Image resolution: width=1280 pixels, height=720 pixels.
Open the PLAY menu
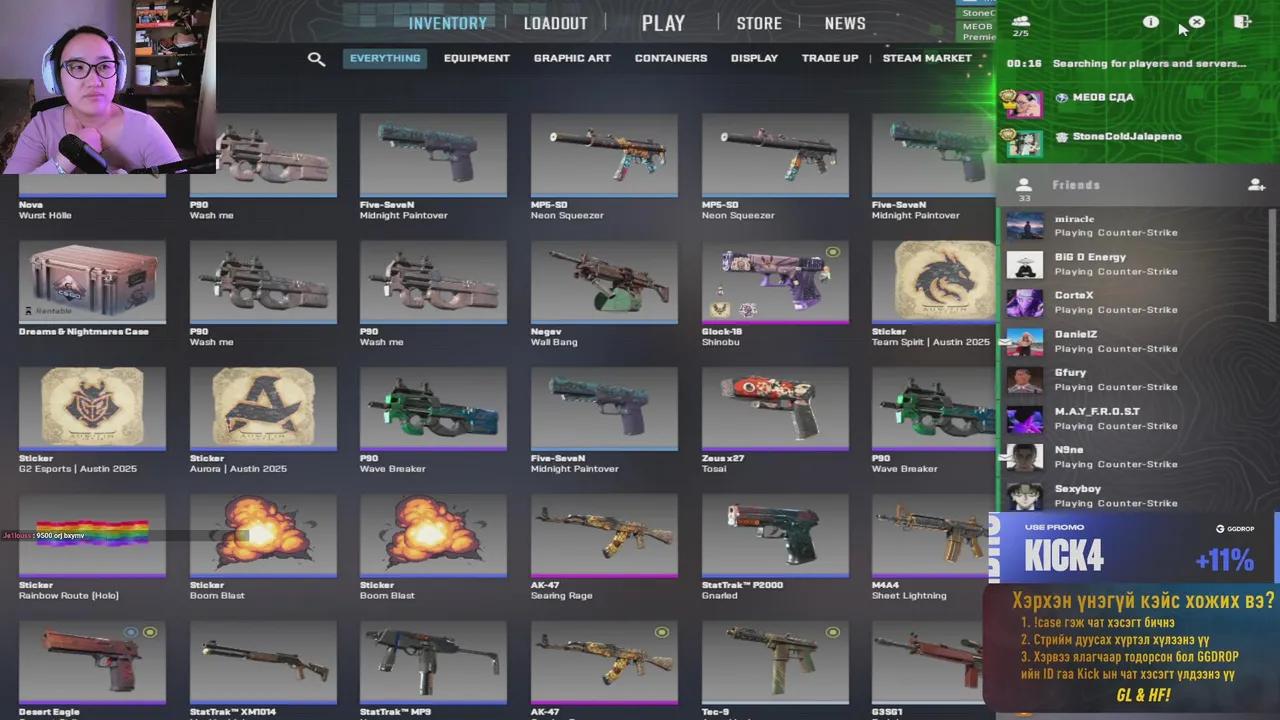tap(663, 22)
